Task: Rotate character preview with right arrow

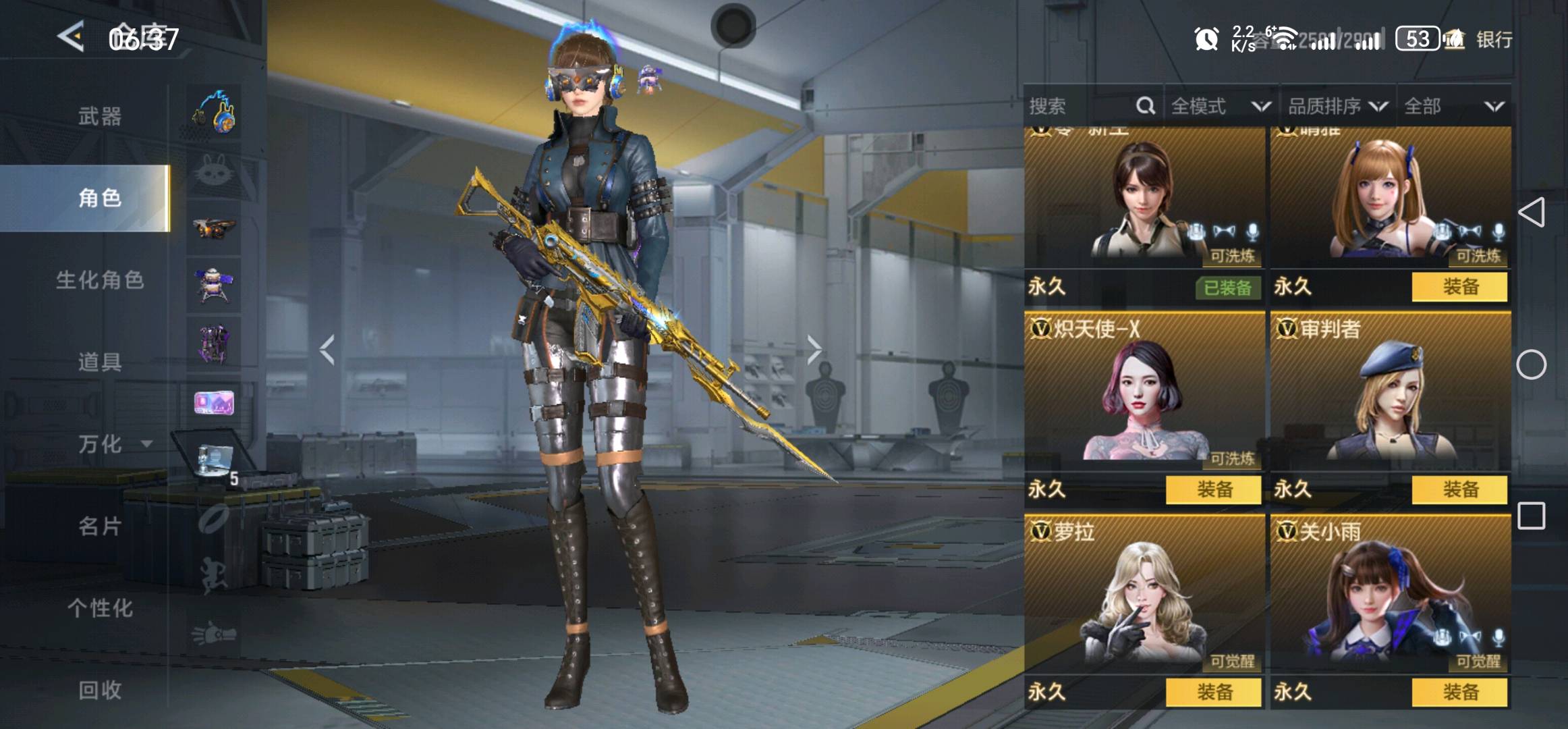Action: (814, 350)
